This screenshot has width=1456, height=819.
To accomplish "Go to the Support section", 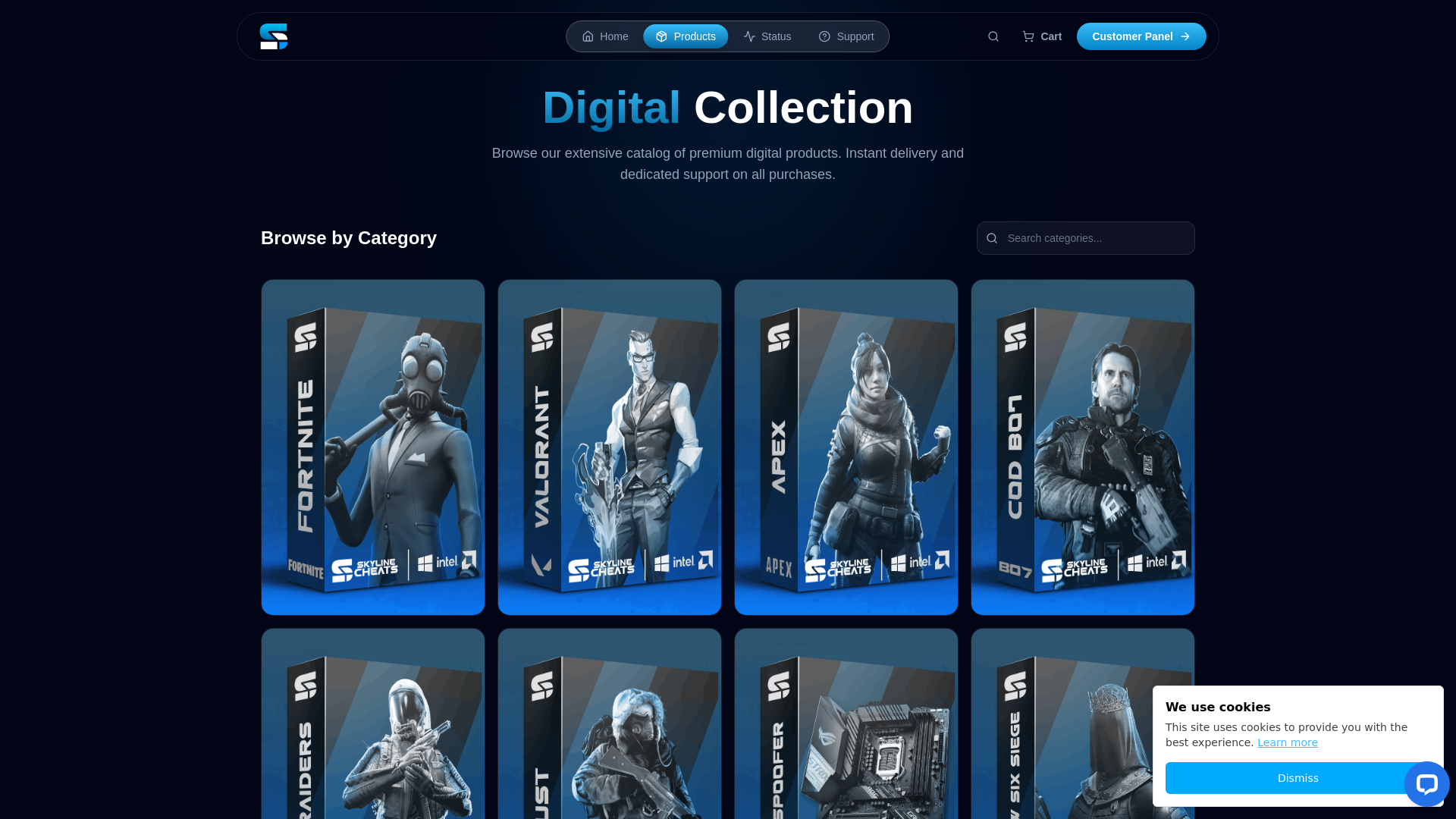I will point(846,36).
